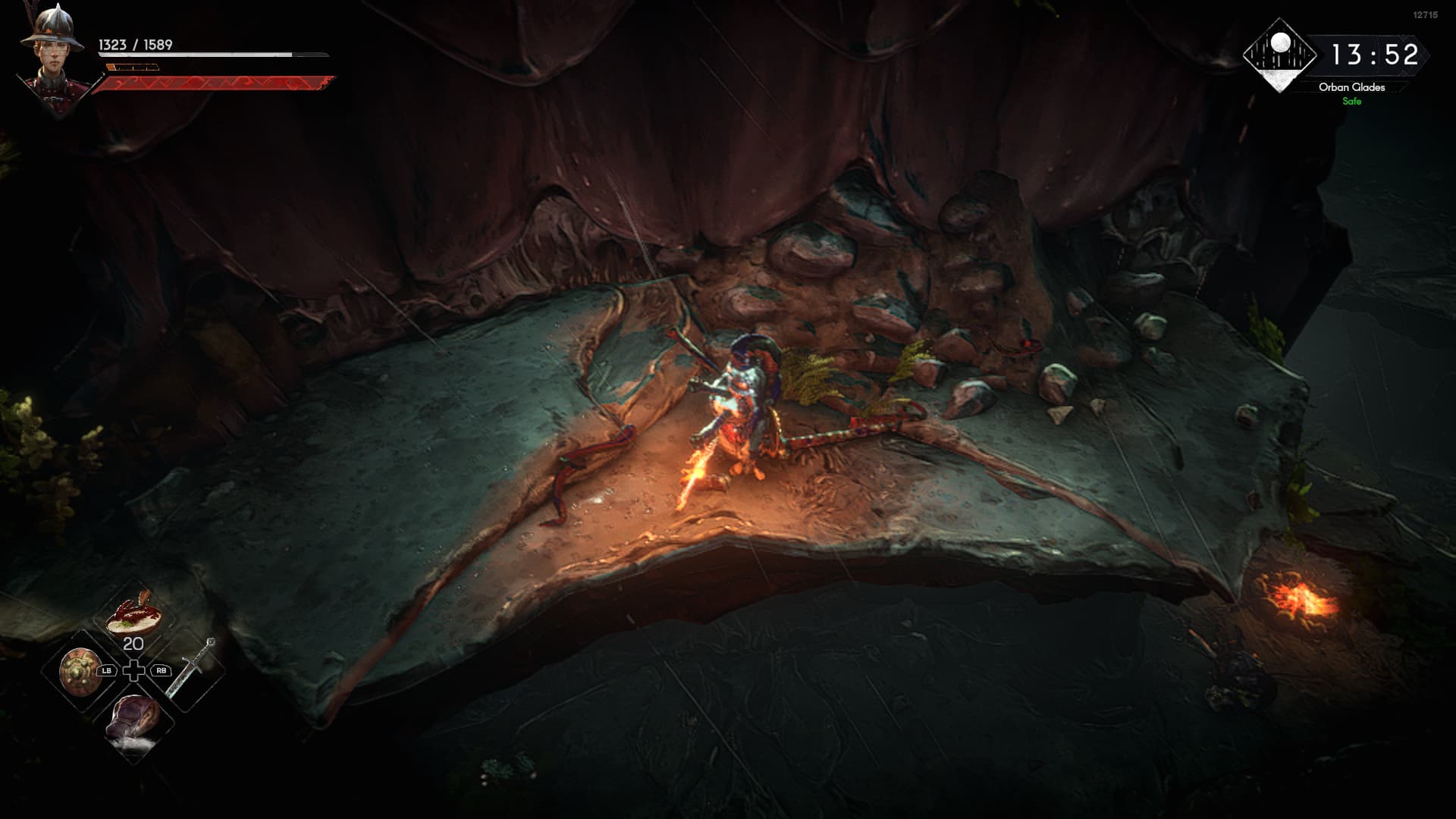This screenshot has height=819, width=1456.
Task: Select the food dish quick slot
Action: [x=133, y=613]
